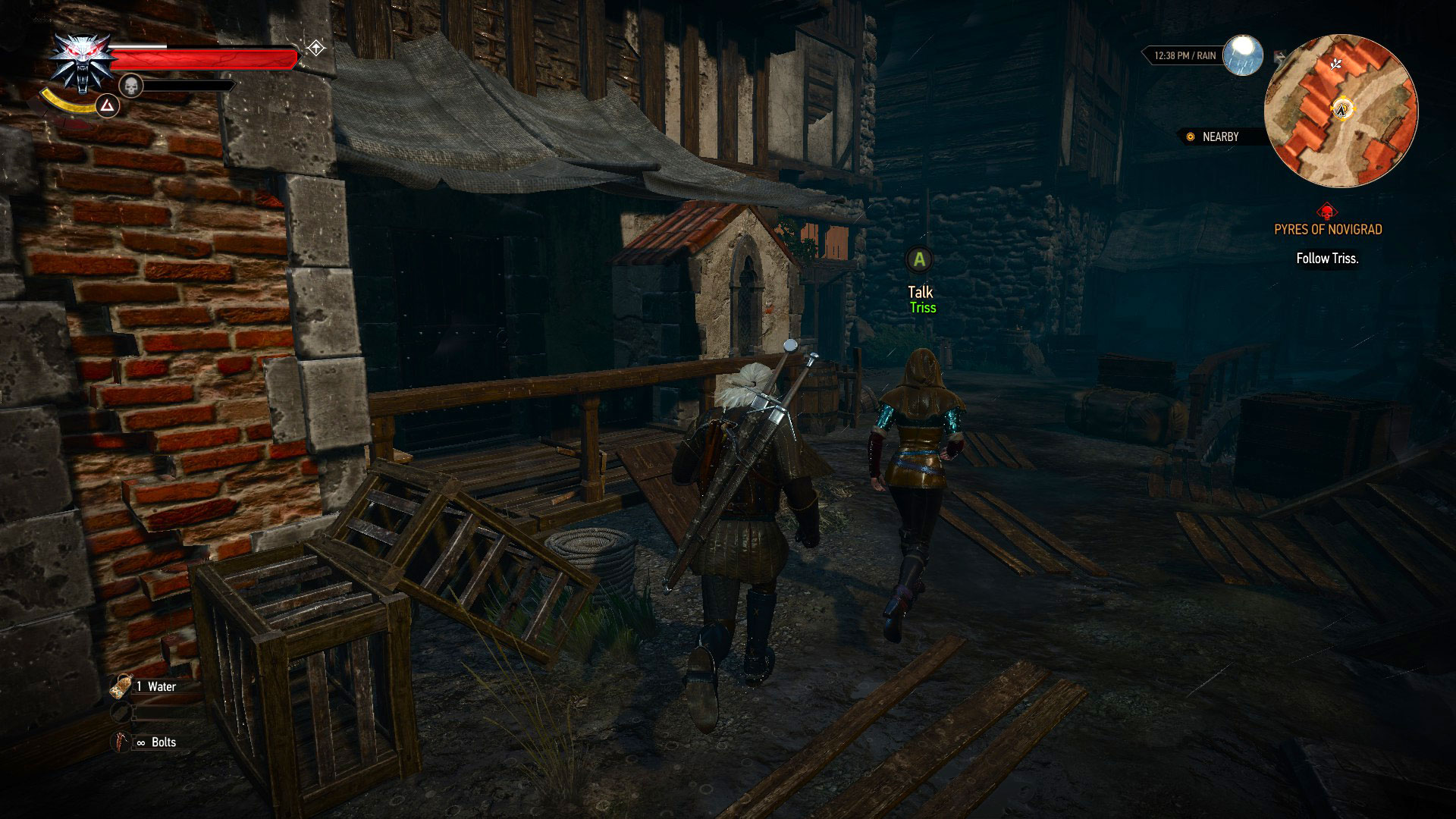Click the moon phase weather icon
This screenshot has height=819, width=1456.
[x=1242, y=53]
